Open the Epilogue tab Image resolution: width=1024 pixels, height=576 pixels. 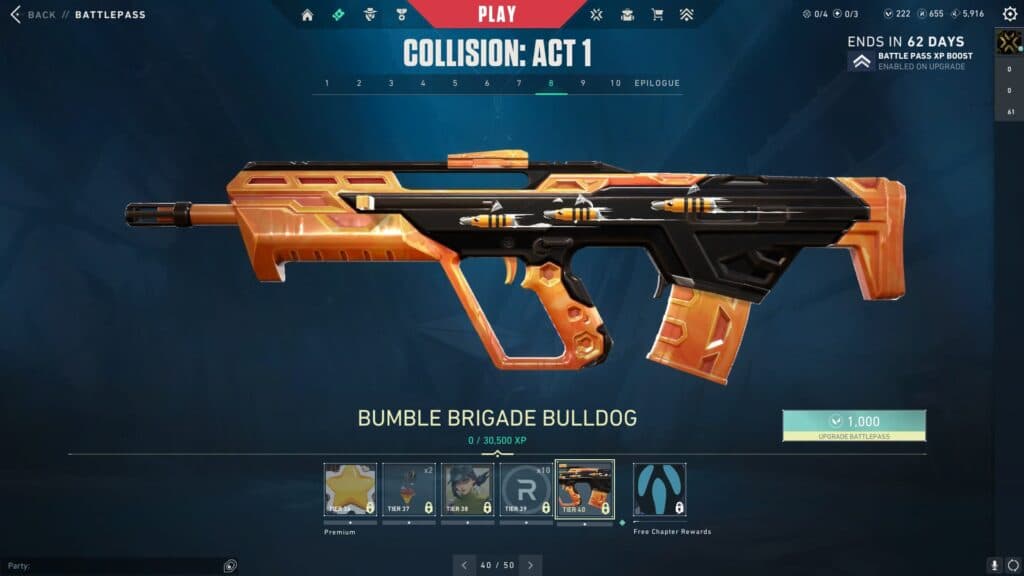(657, 83)
